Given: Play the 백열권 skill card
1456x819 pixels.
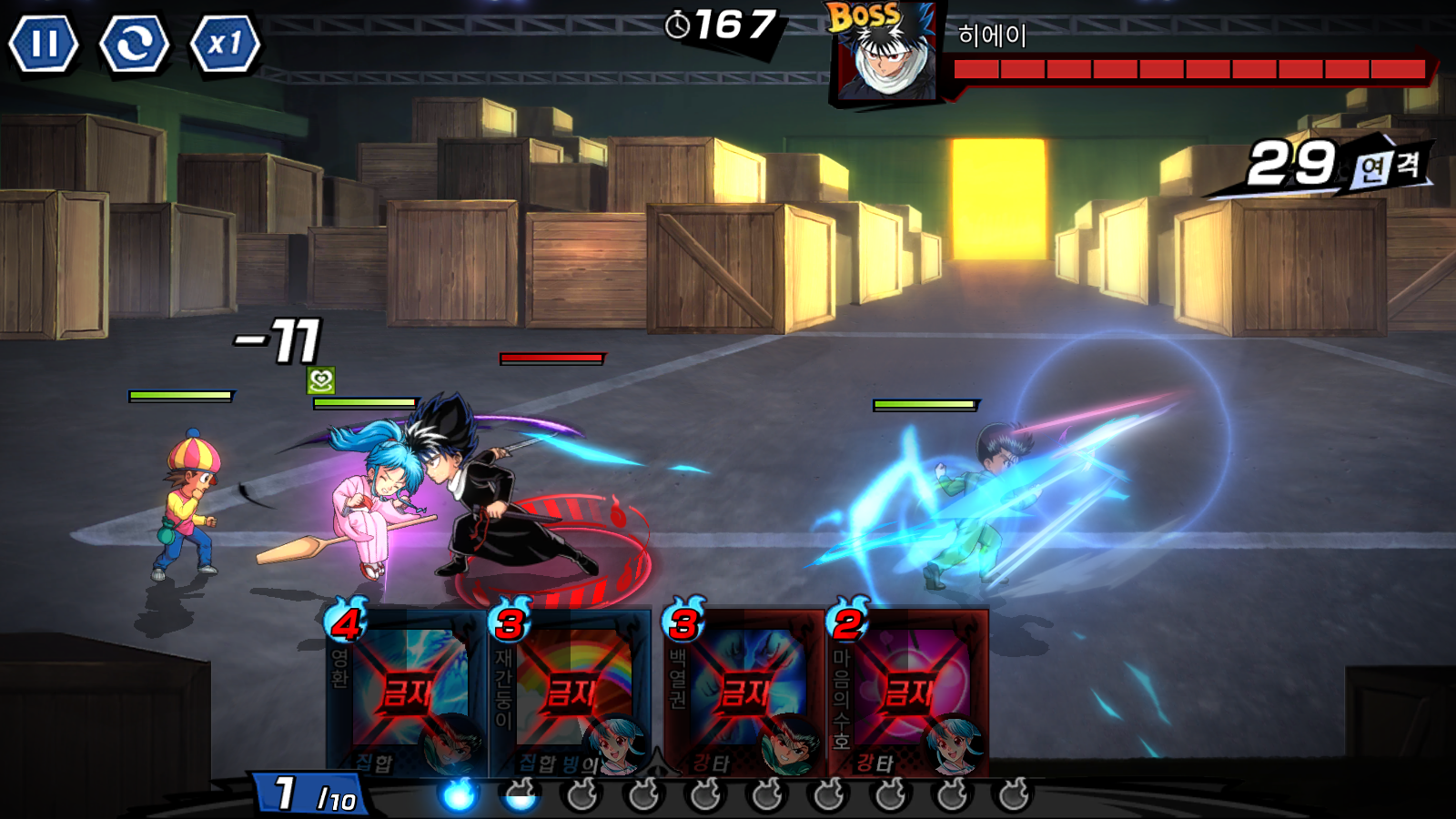Looking at the screenshot, I should click(x=744, y=693).
